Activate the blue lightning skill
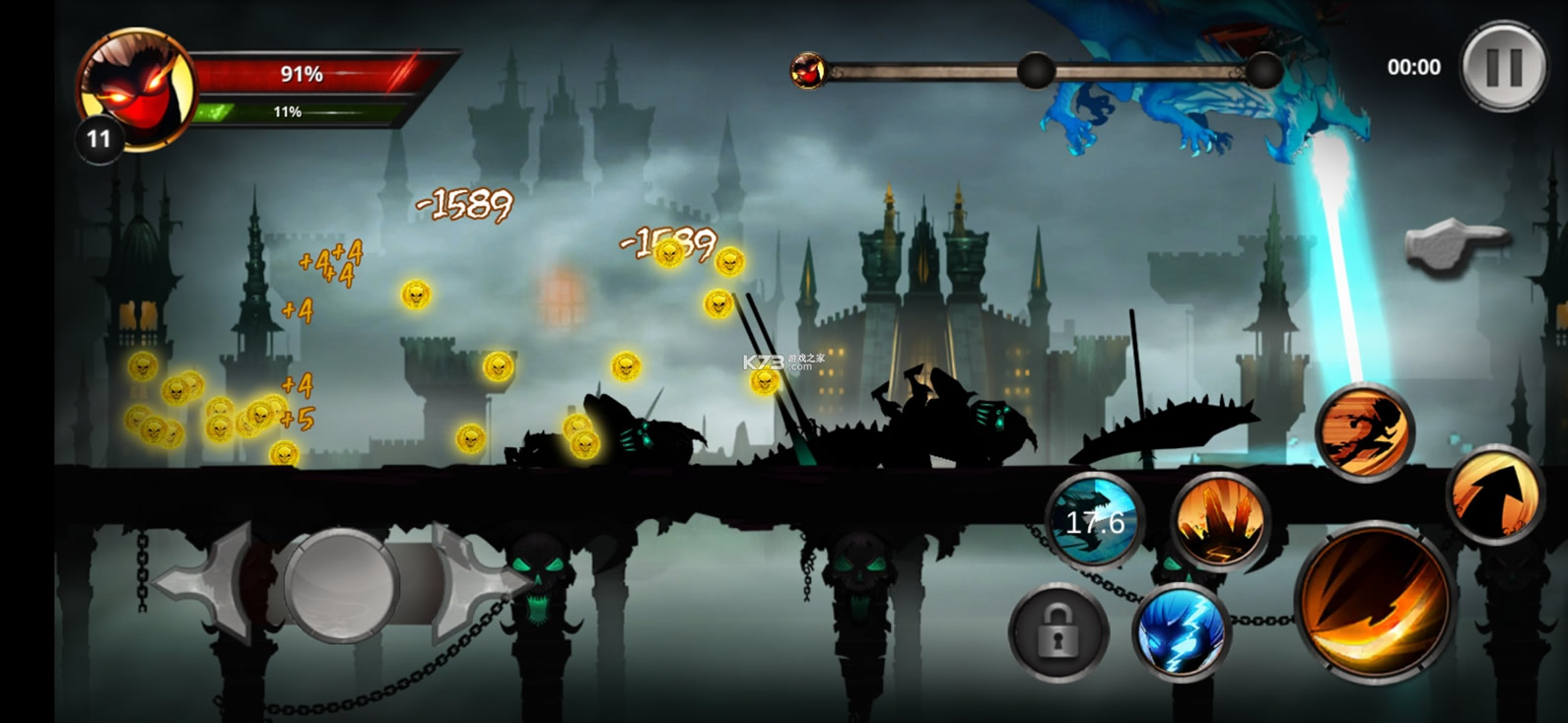Screen dimensions: 1568x723 click(1181, 632)
